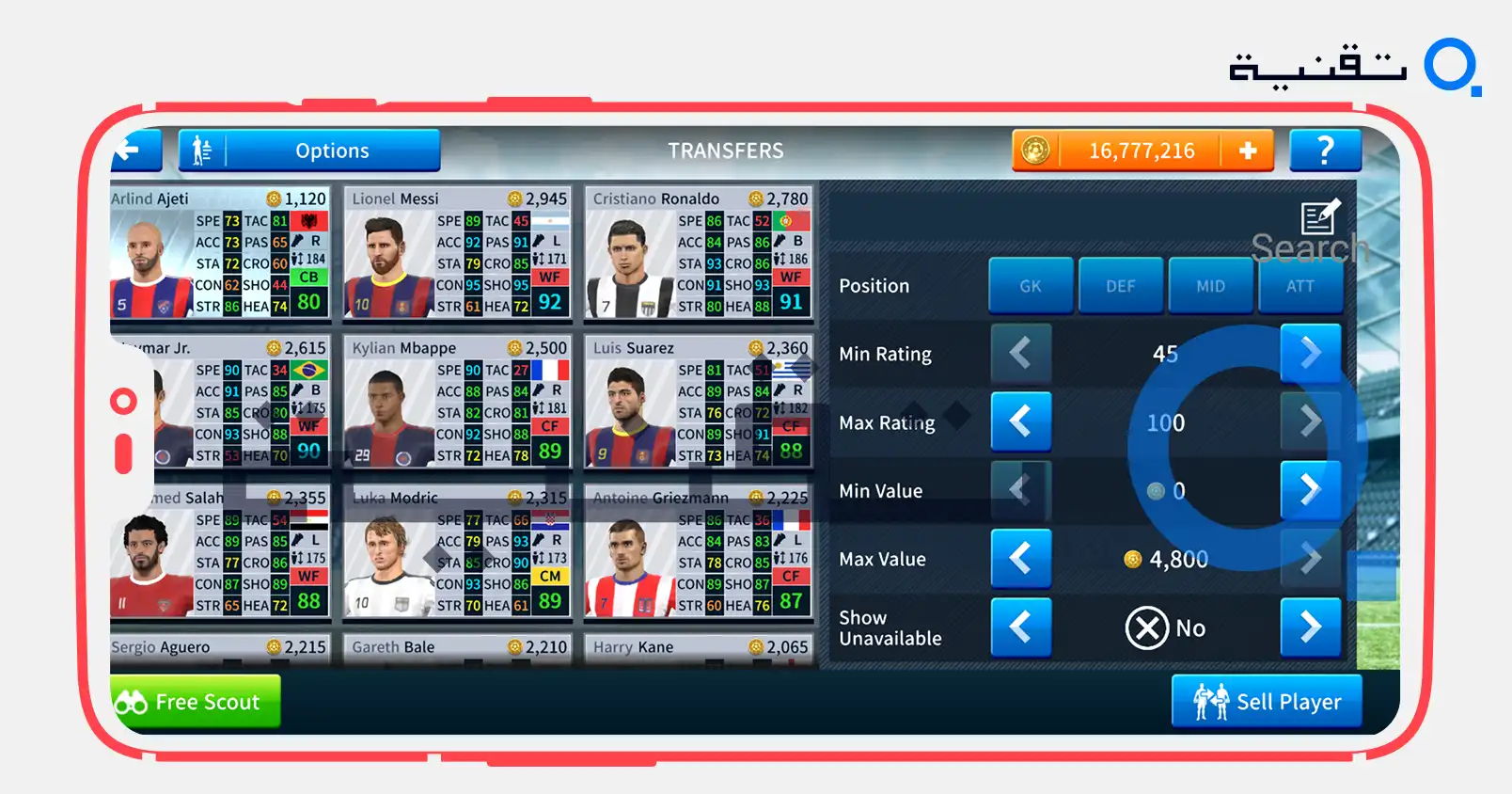Pick Luis Suarez's player card
Image resolution: width=1512 pixels, height=794 pixels.
click(699, 403)
